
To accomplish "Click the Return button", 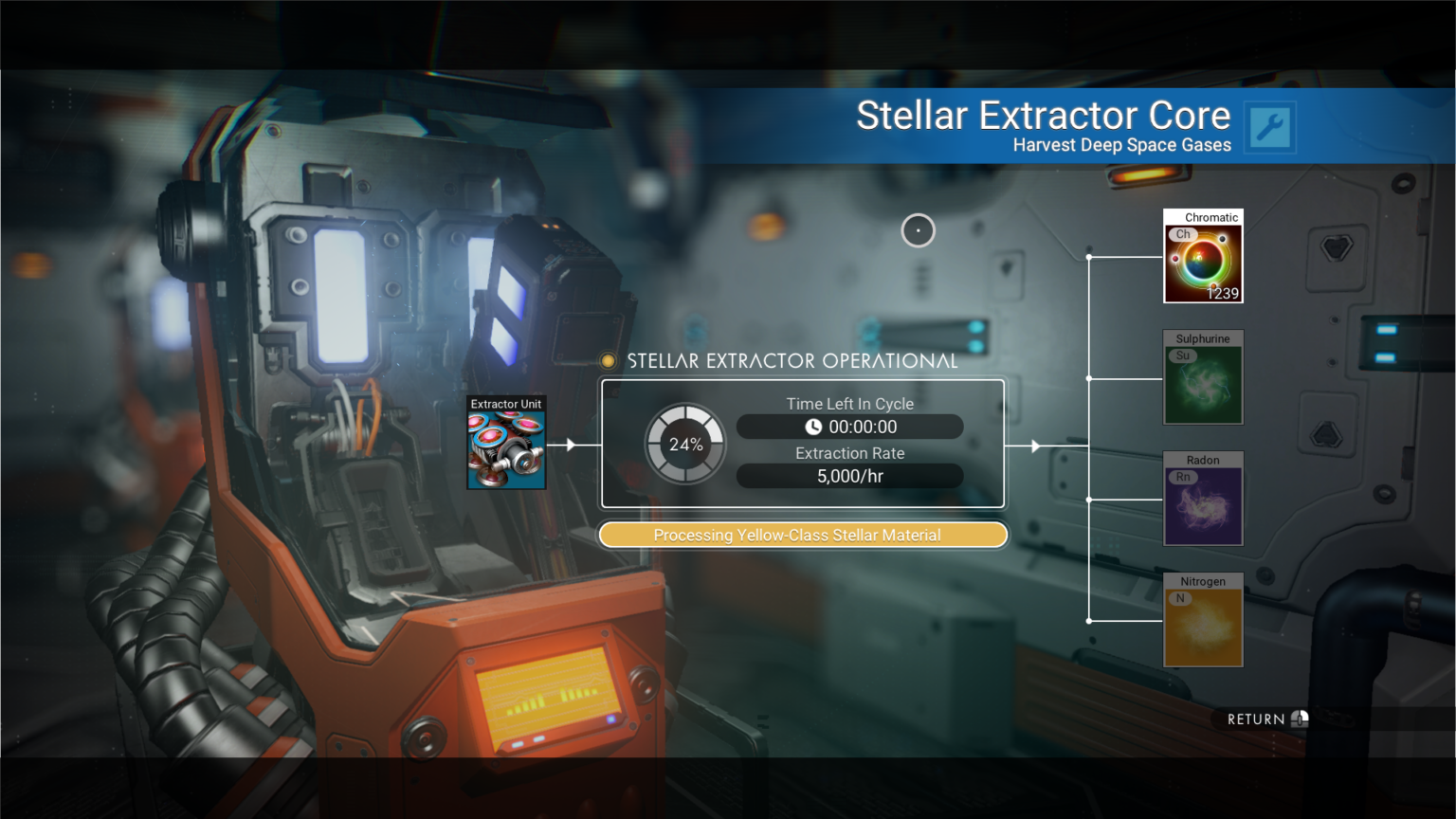I will [1261, 719].
